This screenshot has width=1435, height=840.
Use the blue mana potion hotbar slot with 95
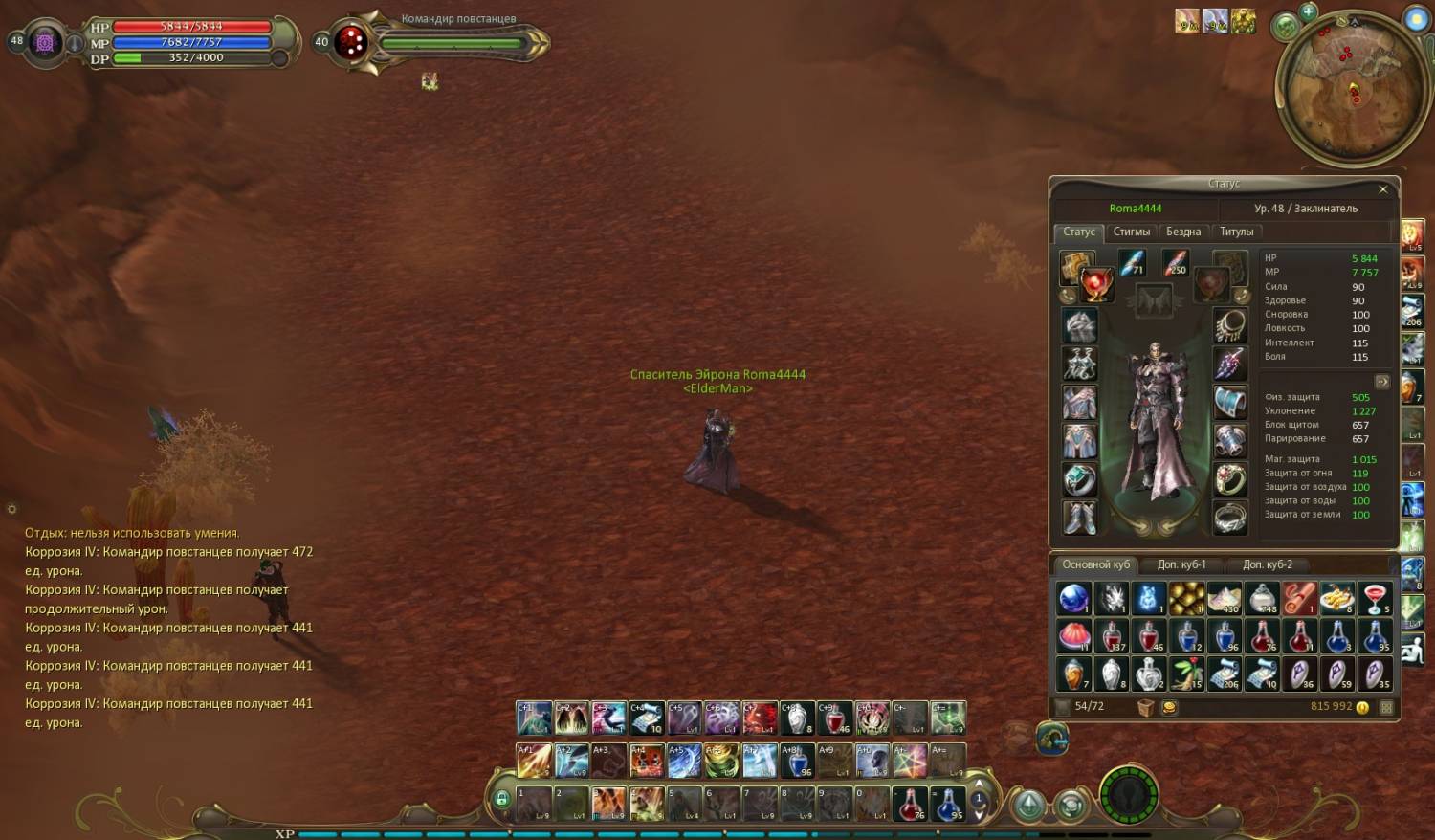(x=947, y=804)
